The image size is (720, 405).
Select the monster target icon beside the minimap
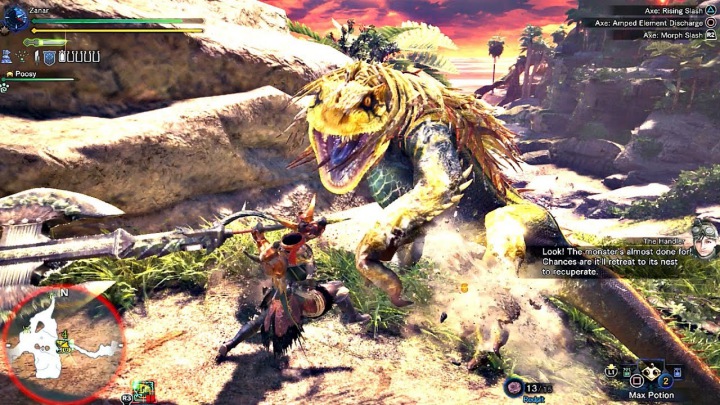142,391
